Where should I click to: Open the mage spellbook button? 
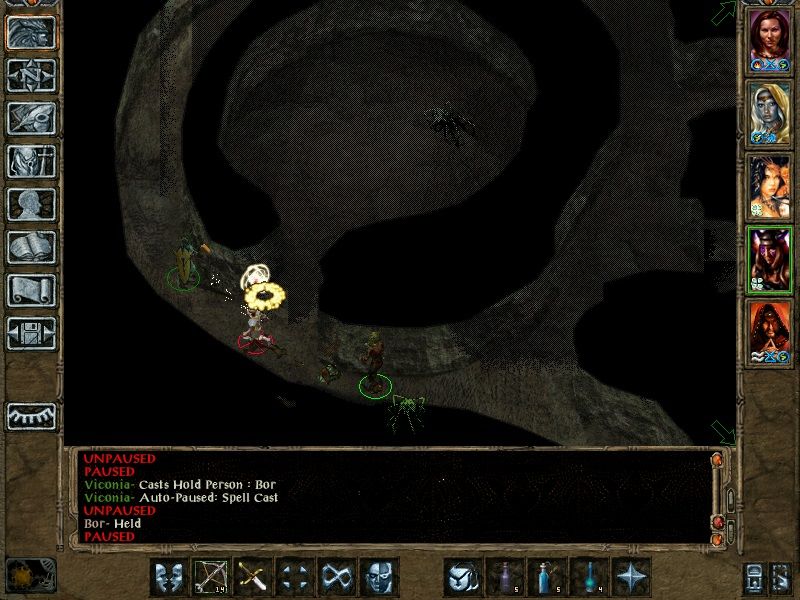[x=31, y=247]
